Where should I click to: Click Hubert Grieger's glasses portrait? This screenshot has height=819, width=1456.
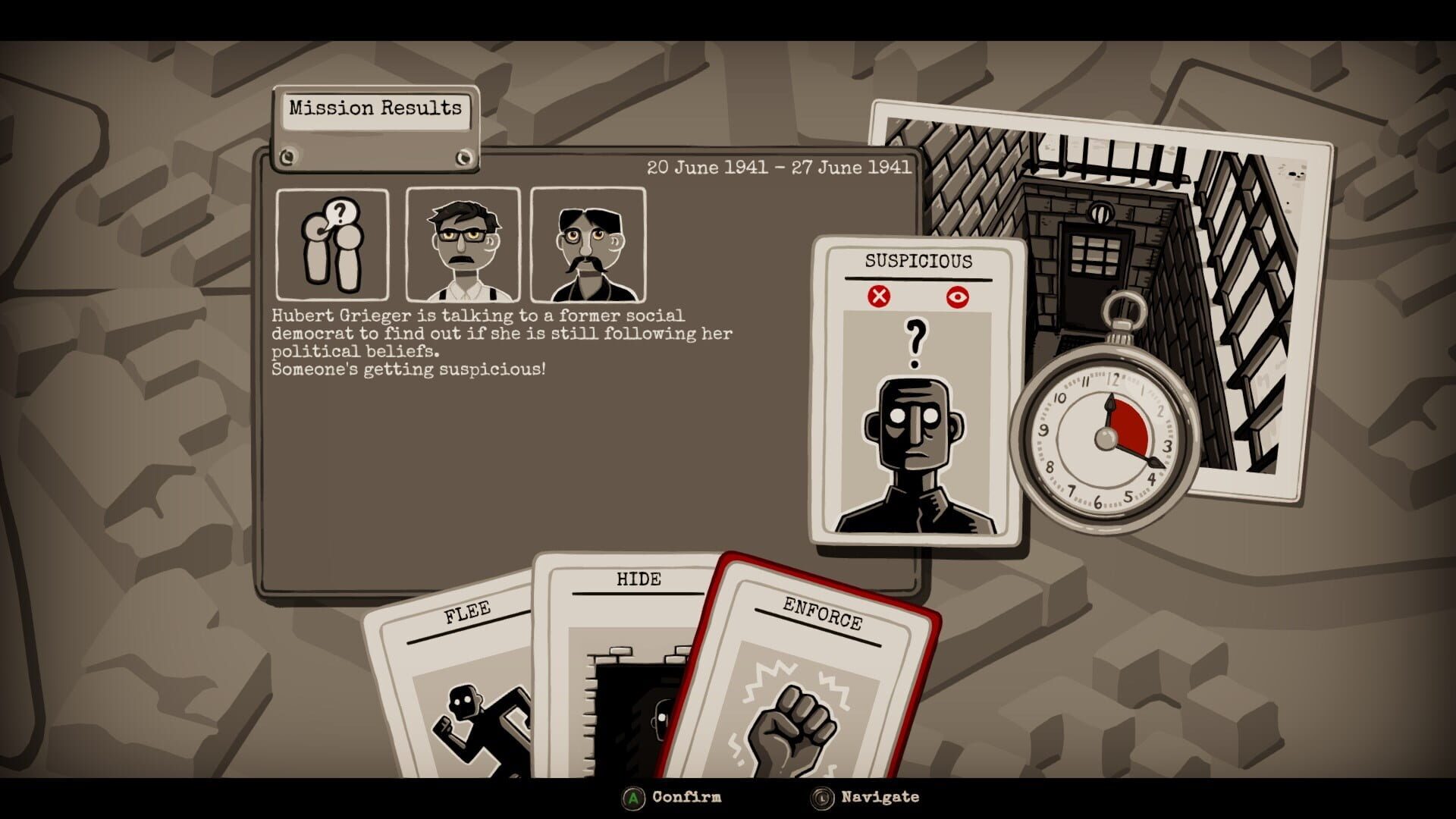tap(463, 243)
